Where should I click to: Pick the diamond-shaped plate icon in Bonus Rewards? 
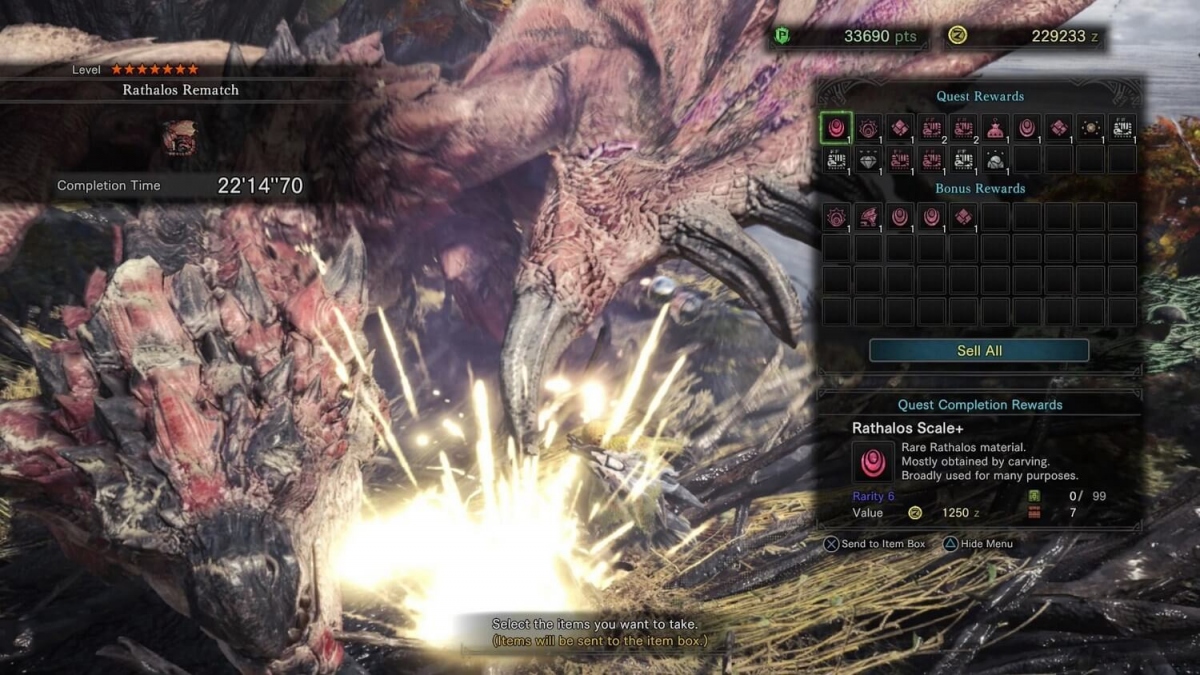click(x=963, y=216)
